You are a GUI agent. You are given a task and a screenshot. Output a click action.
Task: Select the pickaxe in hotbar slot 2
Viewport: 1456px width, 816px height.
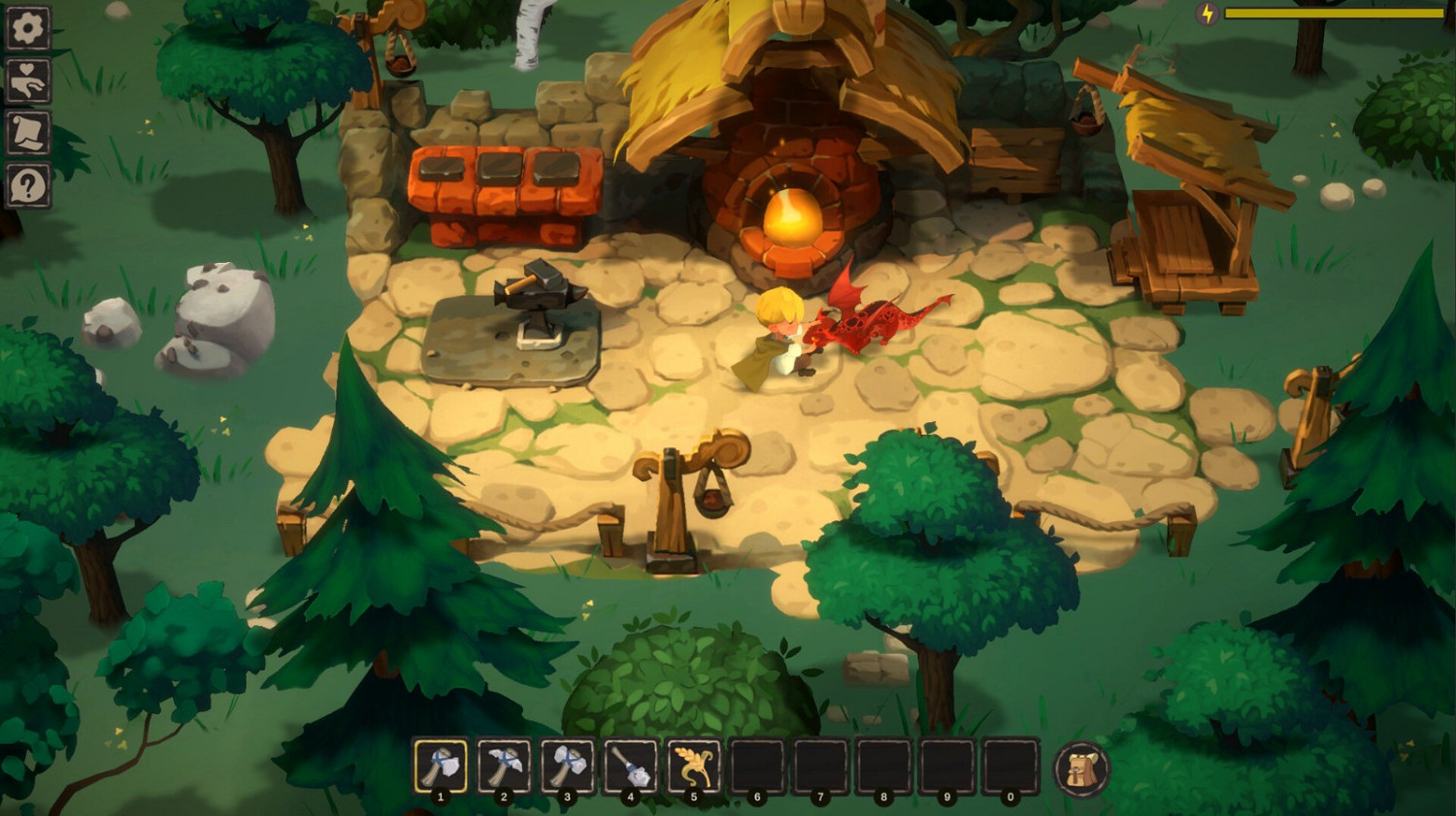pyautogui.click(x=503, y=767)
